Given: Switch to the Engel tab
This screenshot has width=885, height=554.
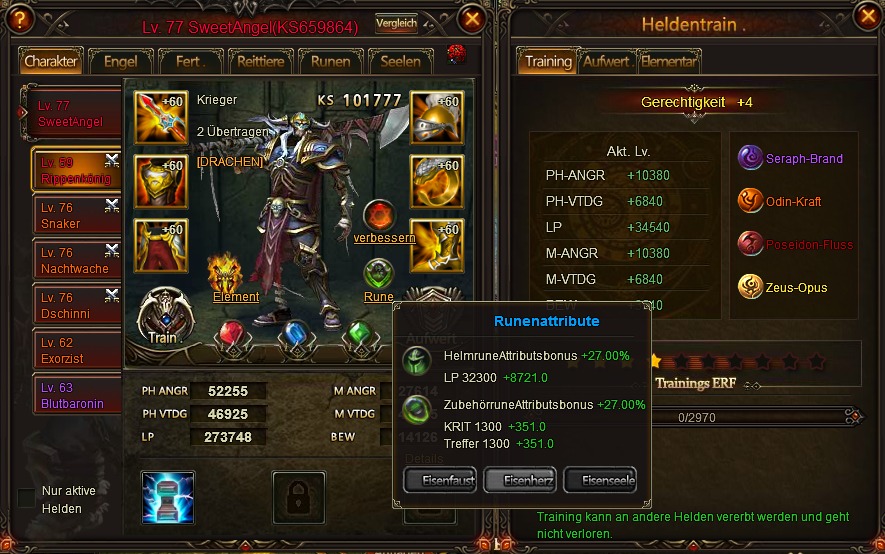Looking at the screenshot, I should click(121, 61).
